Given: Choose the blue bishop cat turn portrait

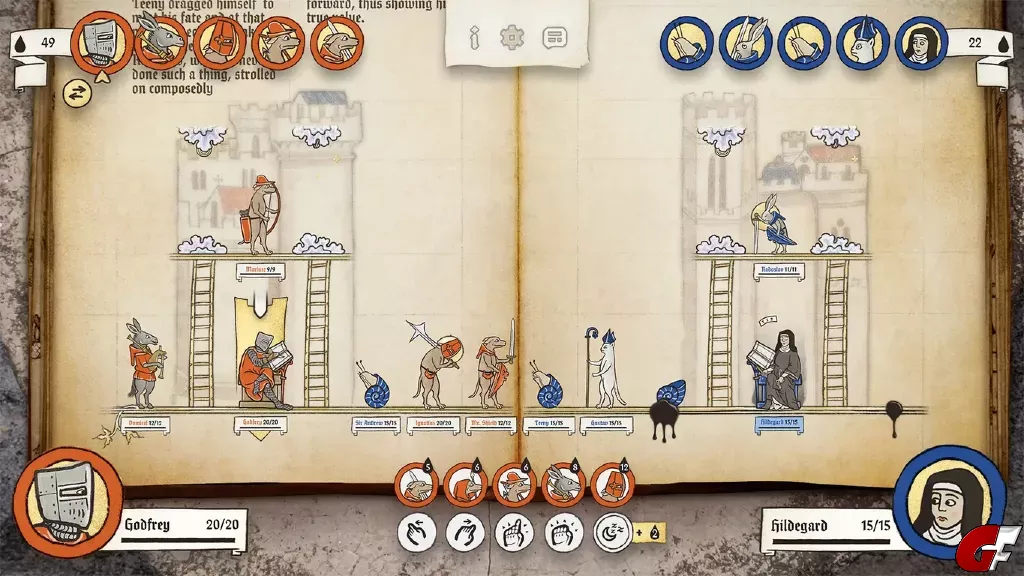Looking at the screenshot, I should pos(862,43).
